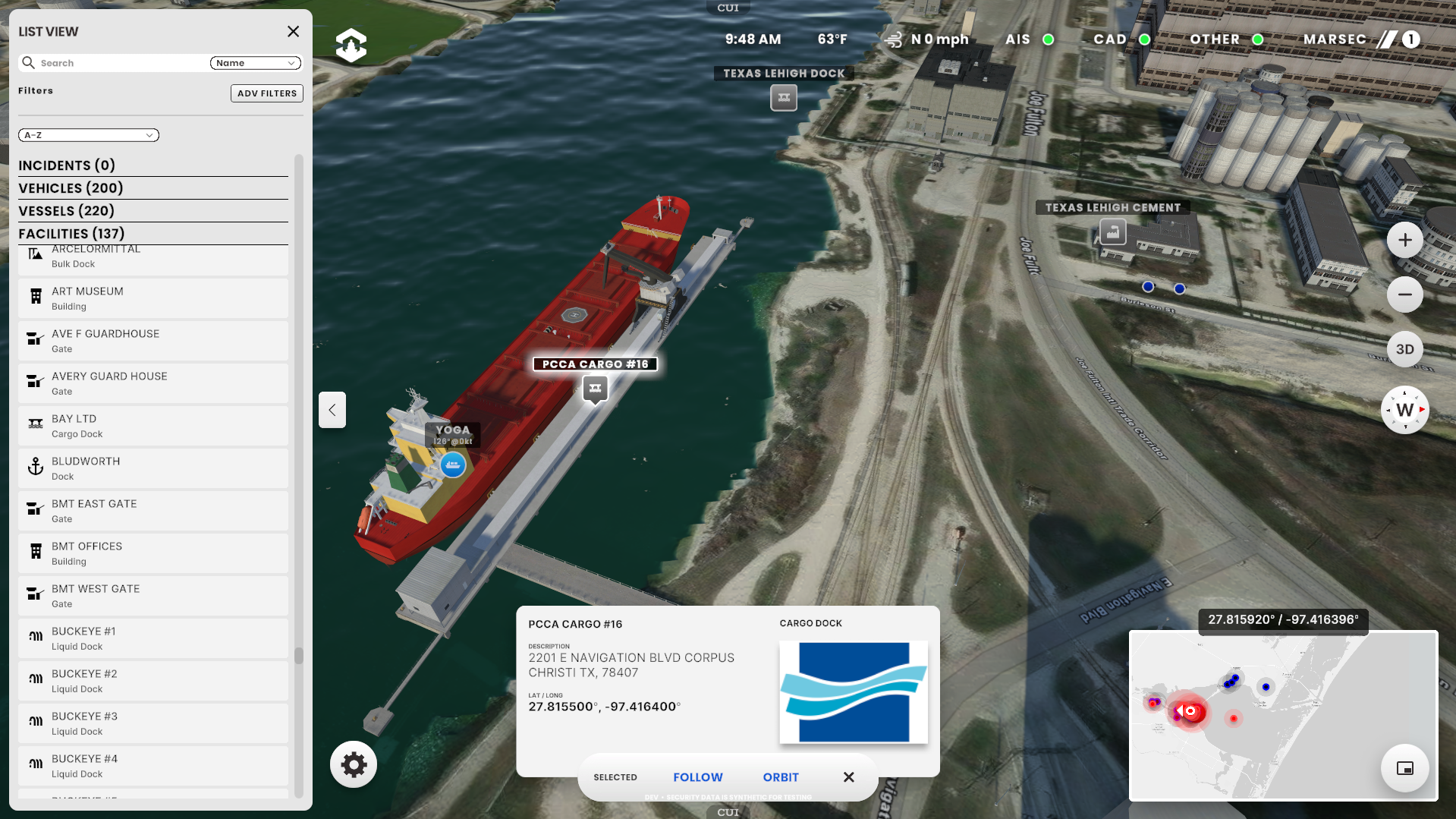Switch to 3D map view
The image size is (1456, 819).
click(x=1404, y=349)
